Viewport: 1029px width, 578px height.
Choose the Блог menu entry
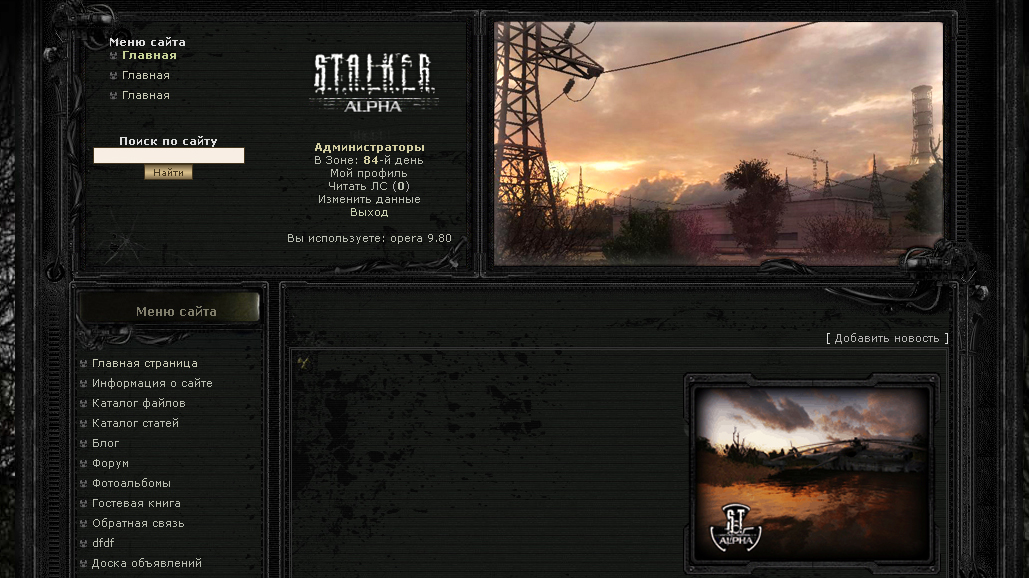point(105,443)
